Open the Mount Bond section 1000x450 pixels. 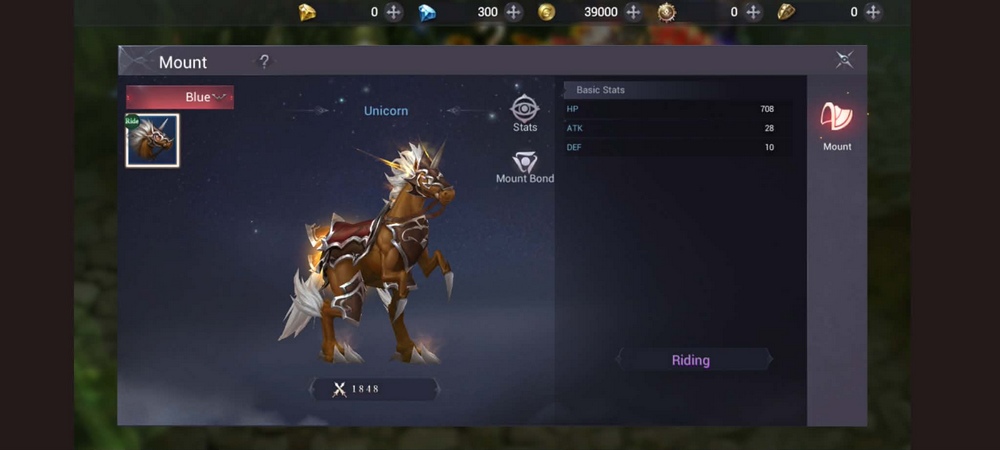[525, 167]
